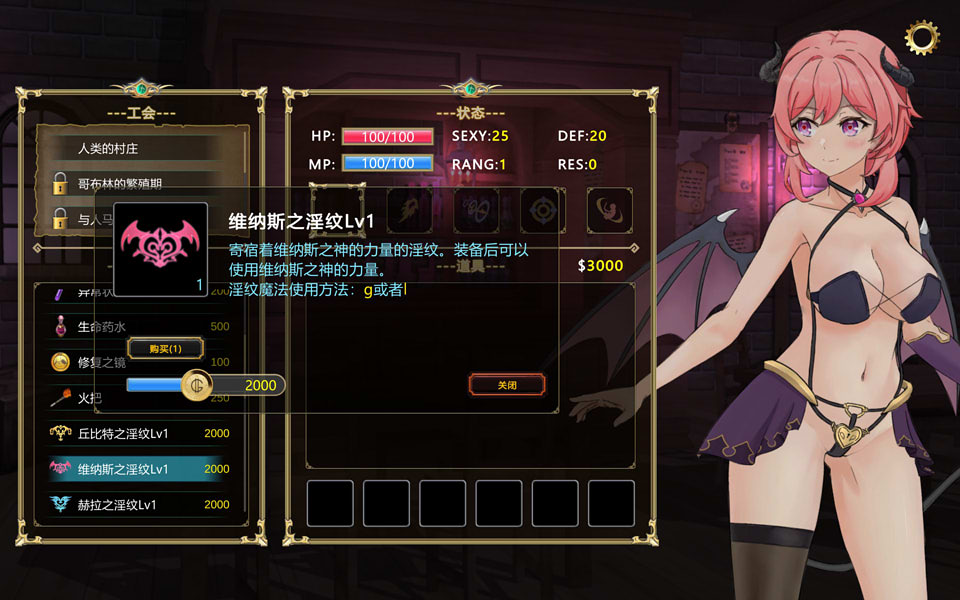The height and width of the screenshot is (600, 960).
Task: Click the gold coin quantity slider handle
Action: 197,385
